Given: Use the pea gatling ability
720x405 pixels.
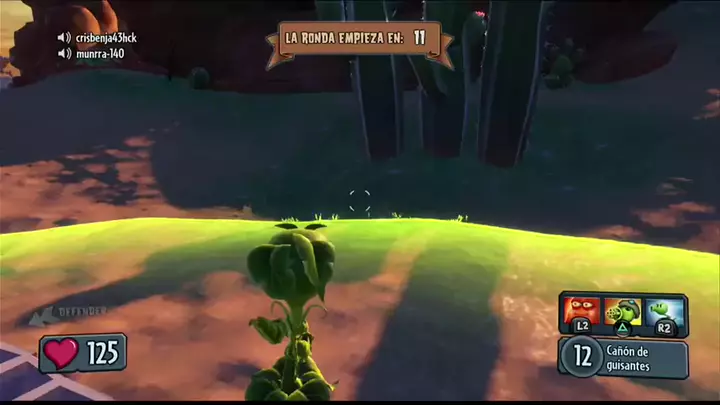Looking at the screenshot, I should click(x=624, y=311).
